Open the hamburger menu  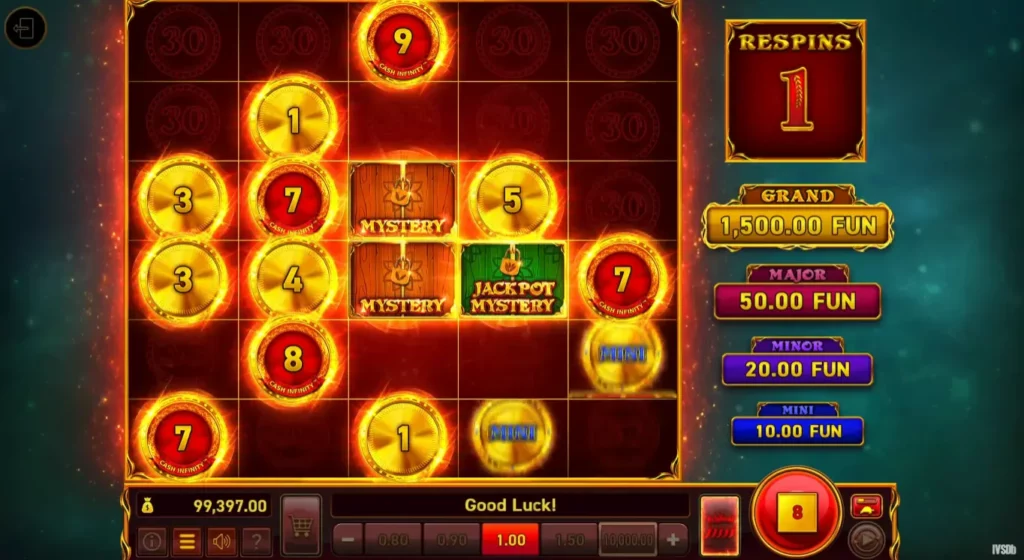click(x=185, y=542)
